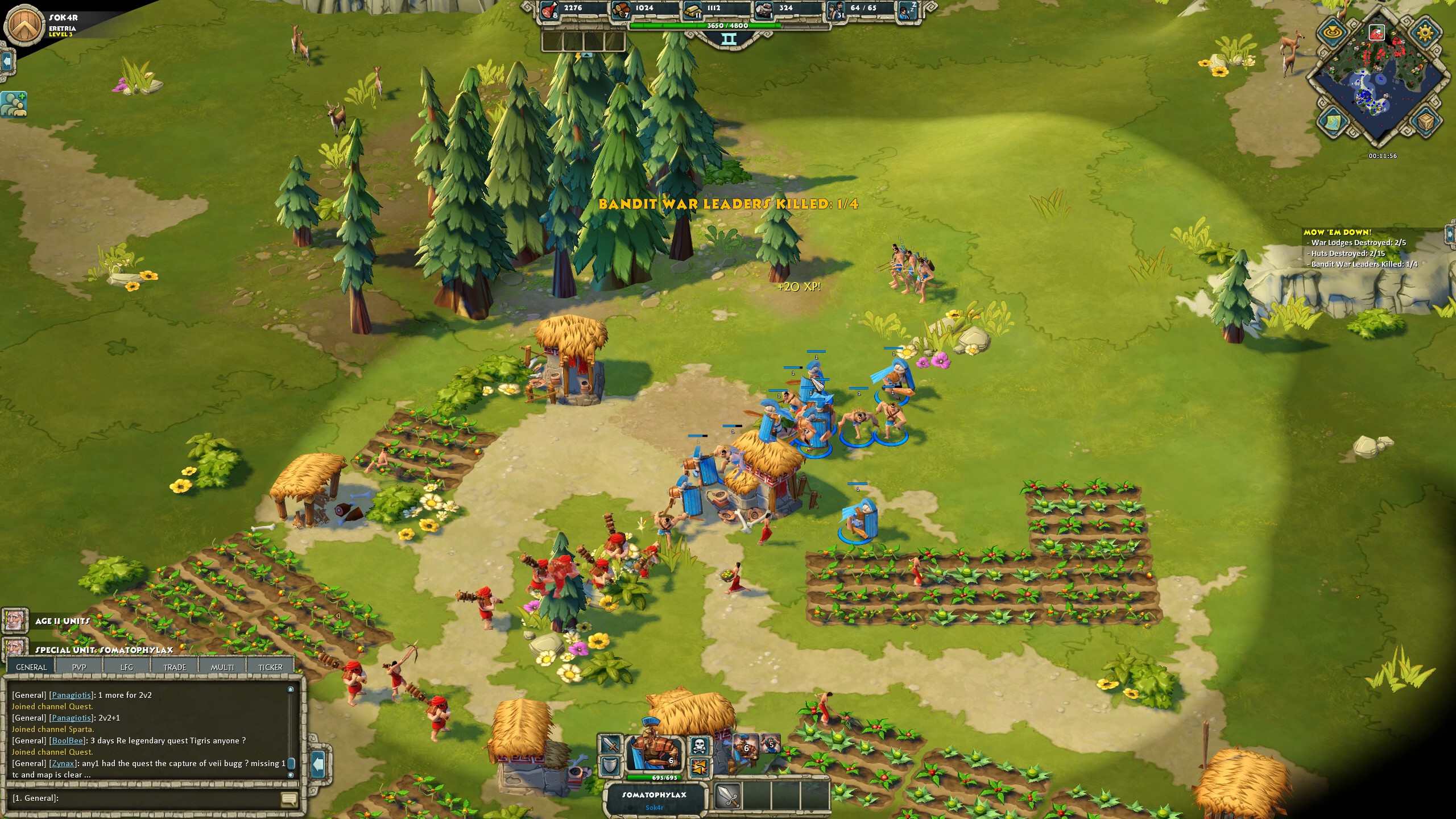Open the wooden crate inventory button
The height and width of the screenshot is (819, 1456).
[x=1425, y=122]
